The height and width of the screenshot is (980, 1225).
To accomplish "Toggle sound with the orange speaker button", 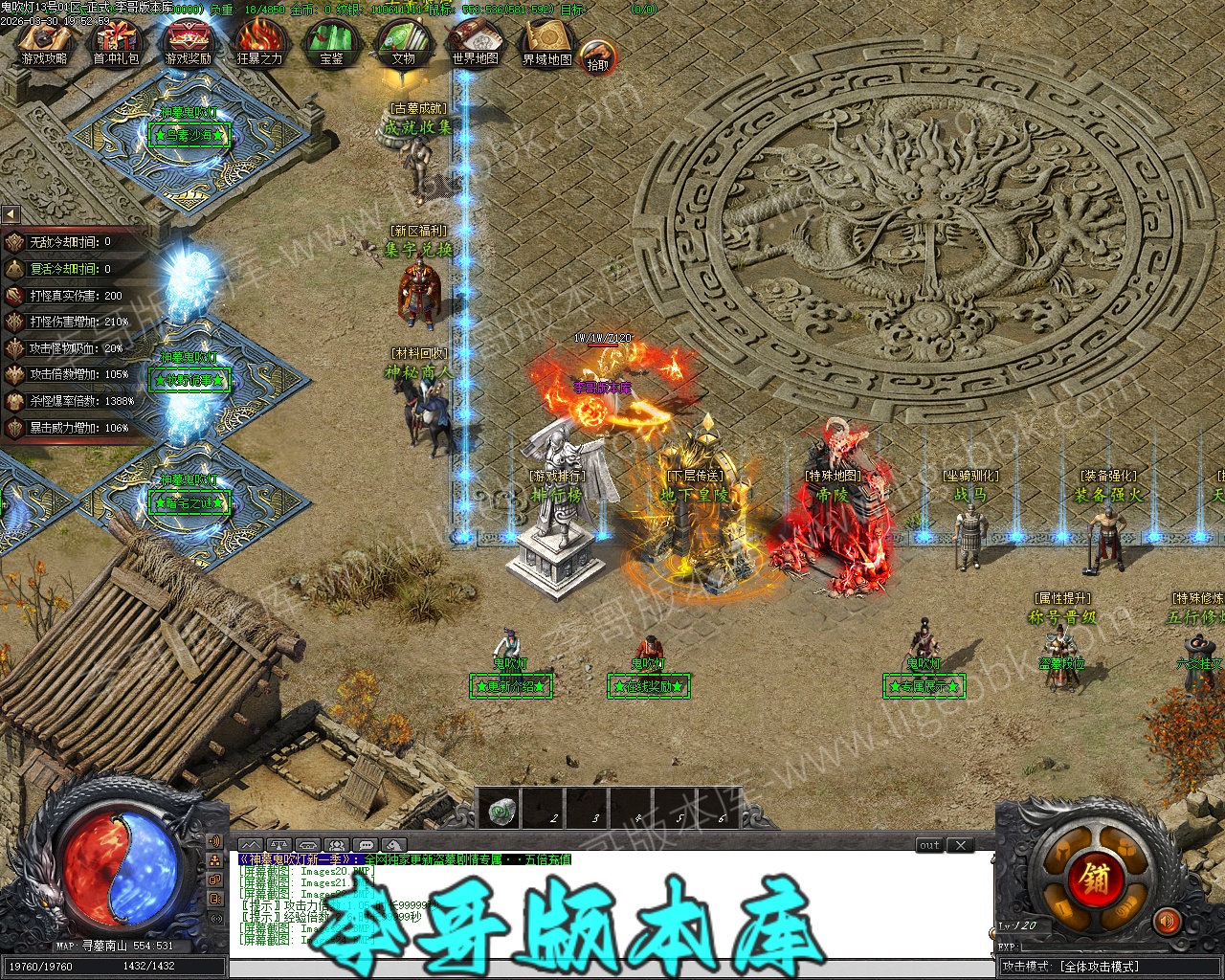I will [1167, 922].
